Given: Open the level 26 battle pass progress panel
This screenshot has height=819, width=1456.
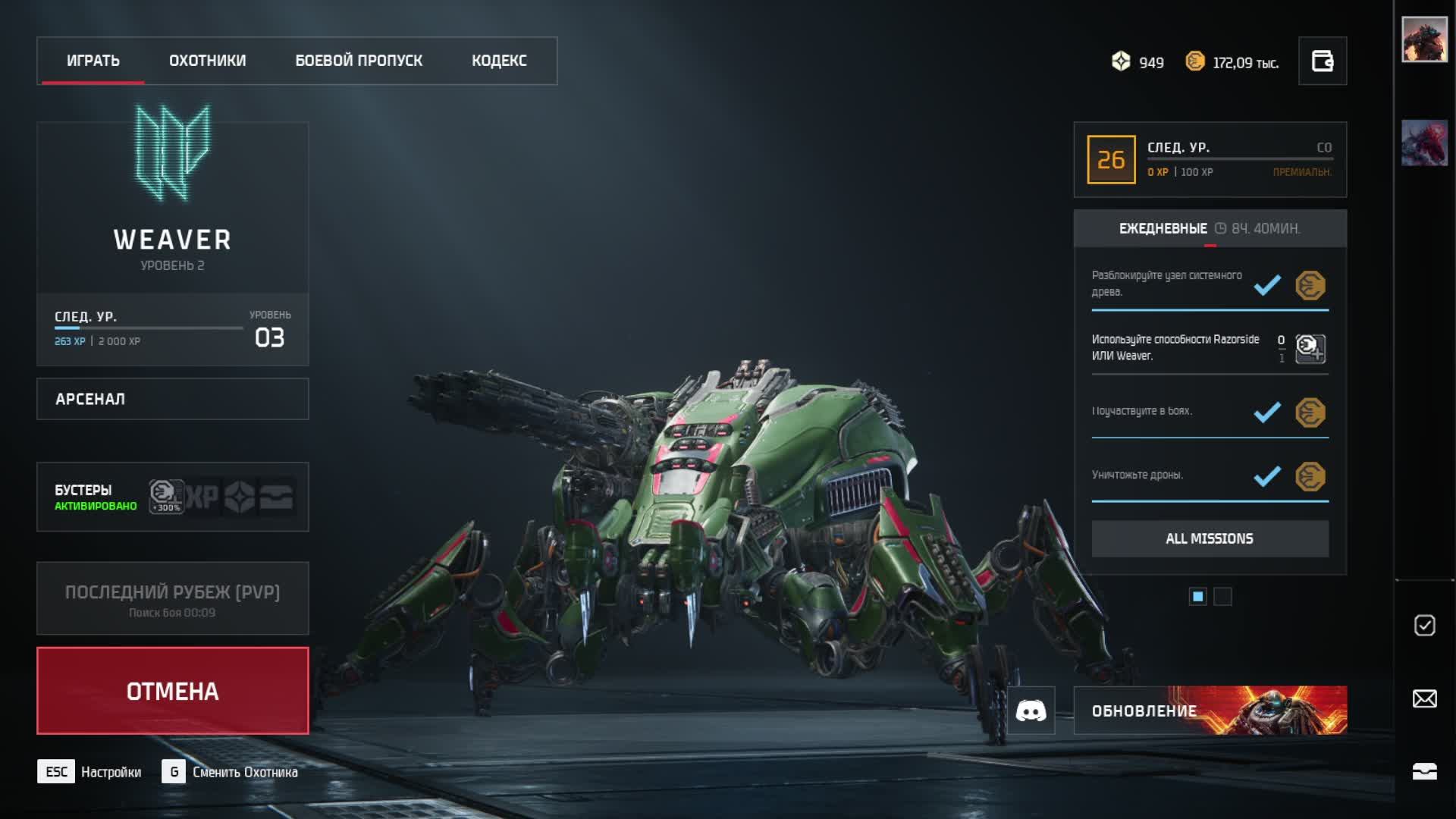Looking at the screenshot, I should click(x=1210, y=159).
